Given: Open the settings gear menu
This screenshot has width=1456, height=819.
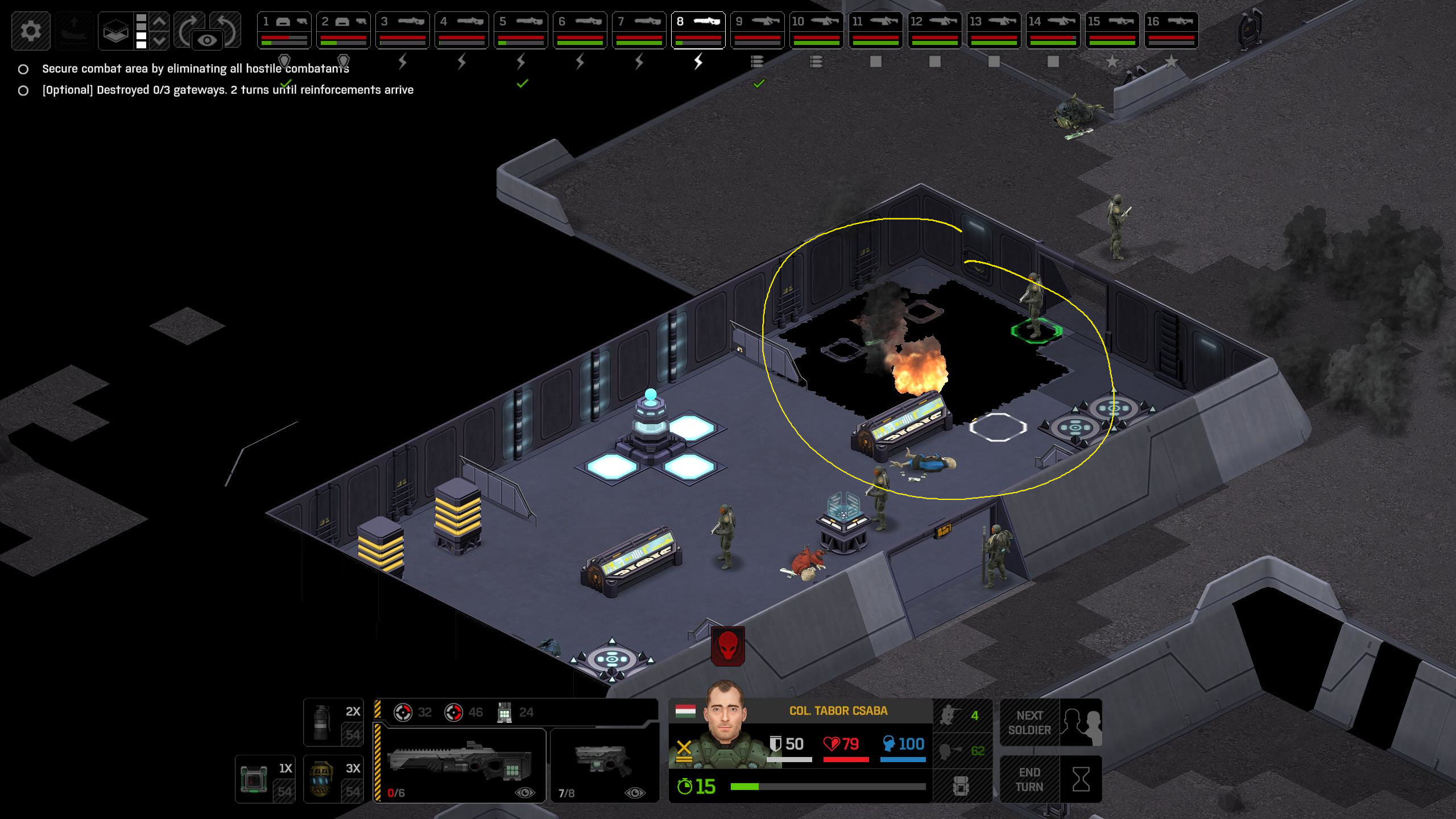Looking at the screenshot, I should 31,30.
